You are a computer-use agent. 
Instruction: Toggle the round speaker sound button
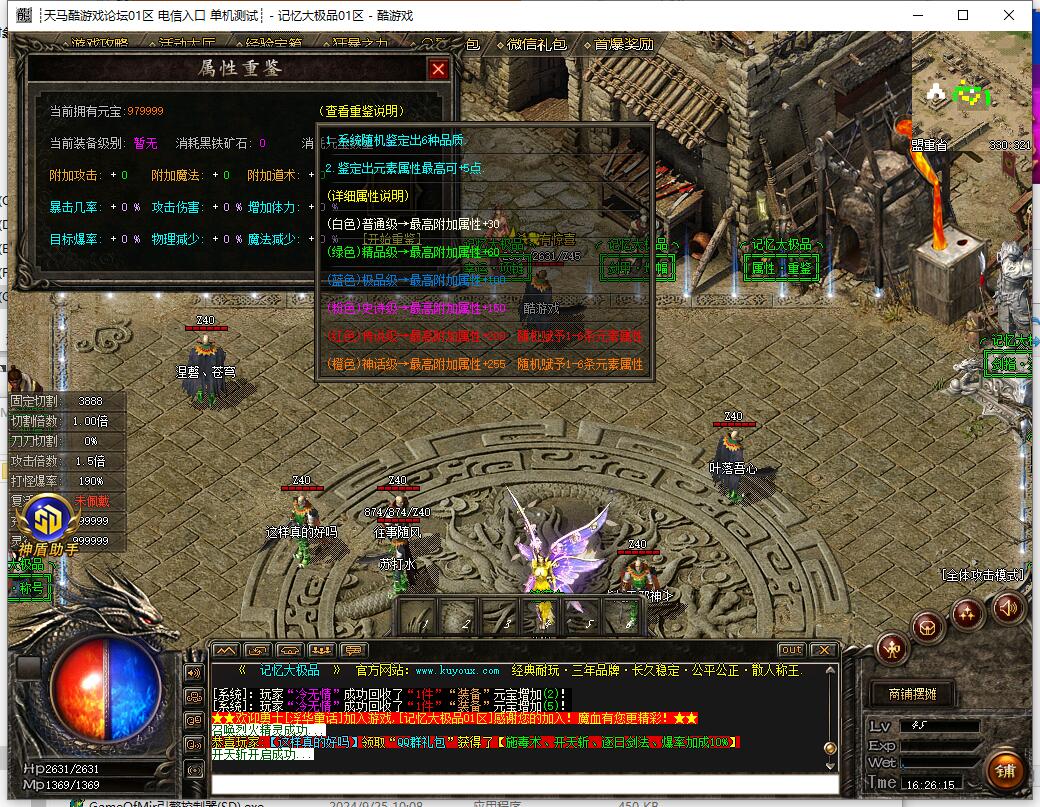click(1007, 606)
